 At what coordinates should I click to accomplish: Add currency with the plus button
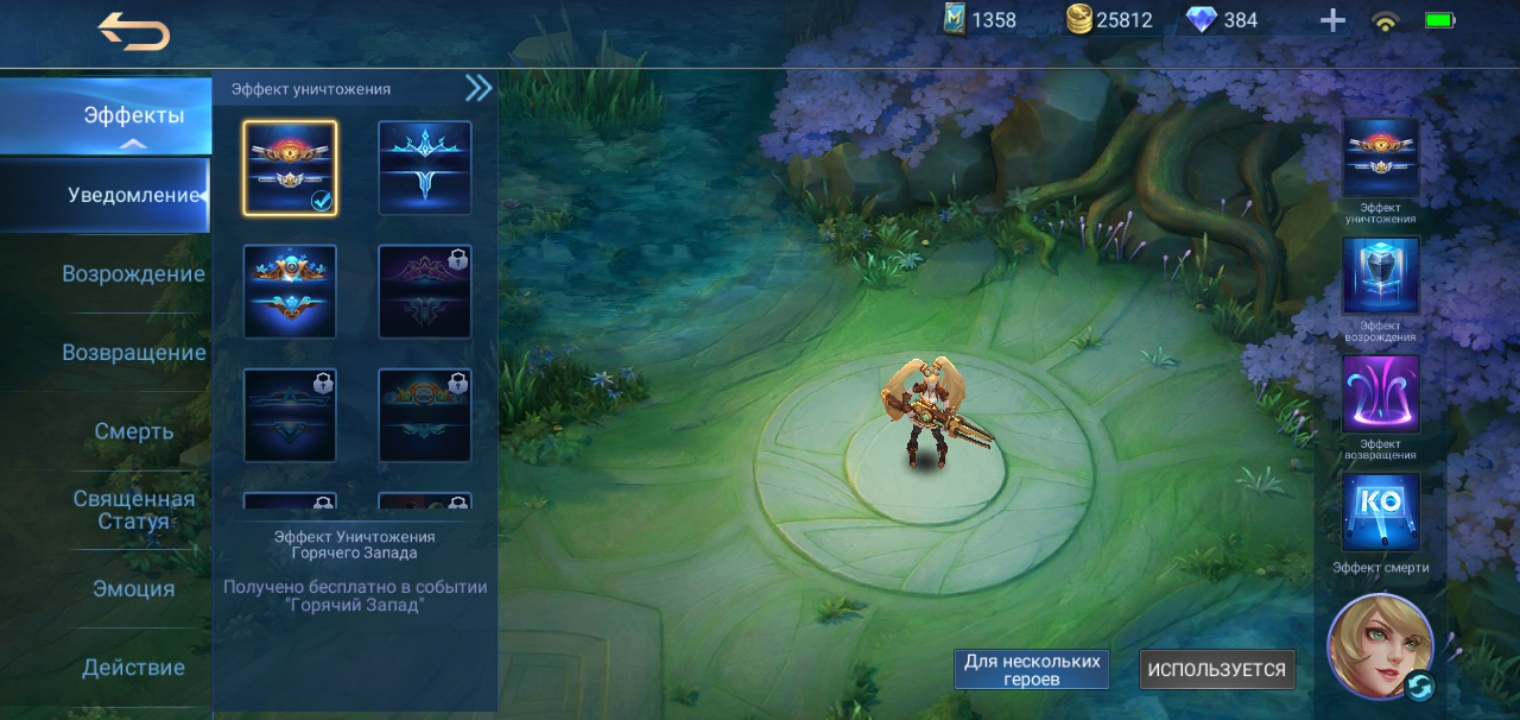[x=1332, y=20]
